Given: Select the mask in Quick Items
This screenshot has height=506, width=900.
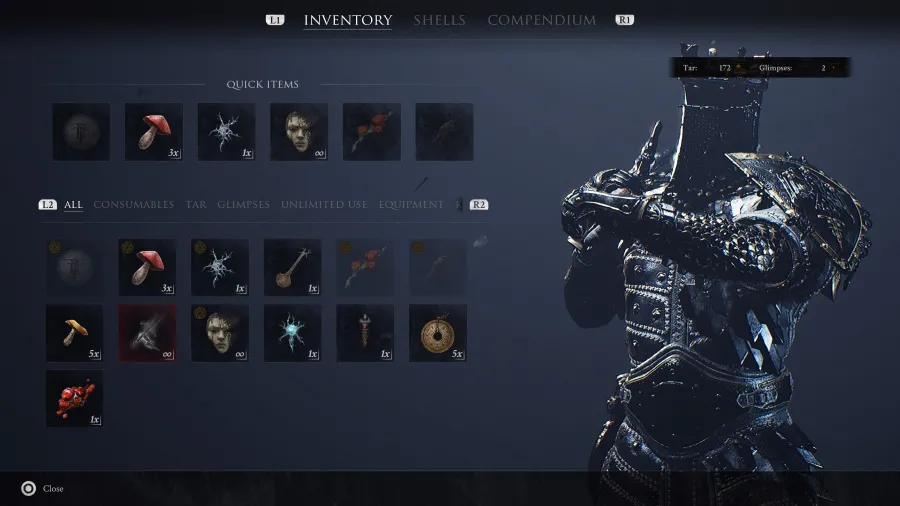Looking at the screenshot, I should click(299, 132).
